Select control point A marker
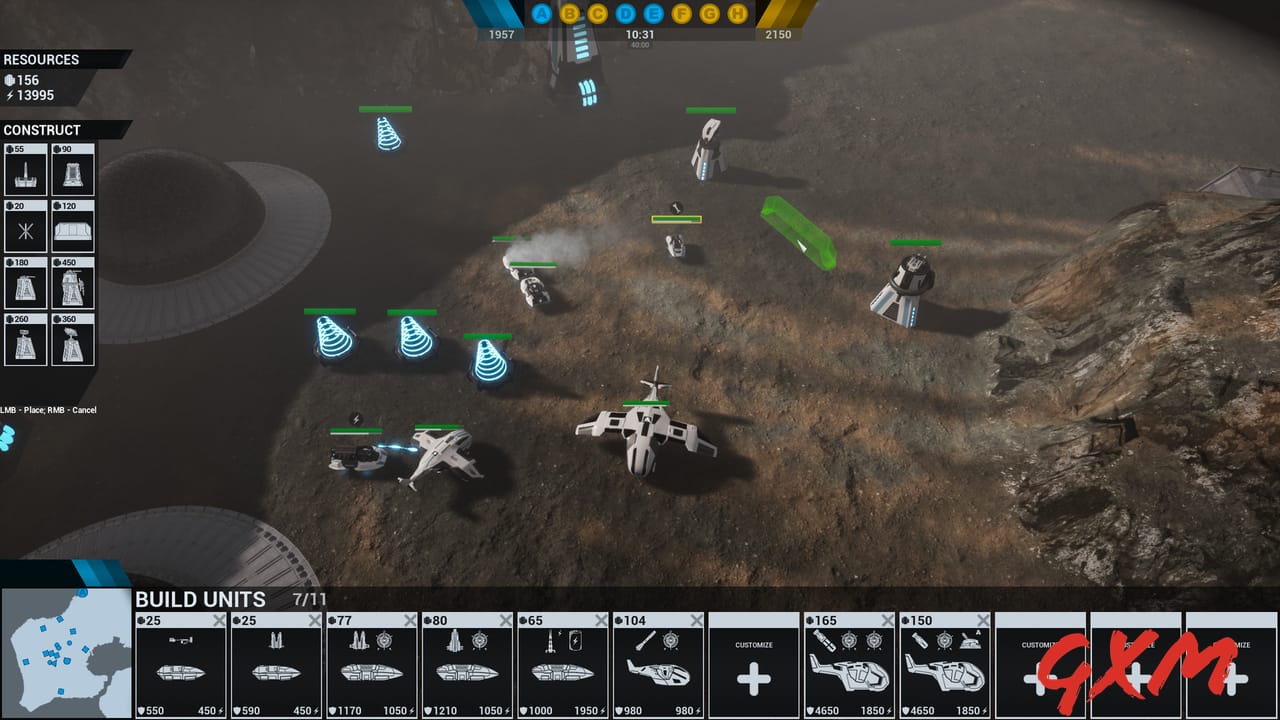 542,14
